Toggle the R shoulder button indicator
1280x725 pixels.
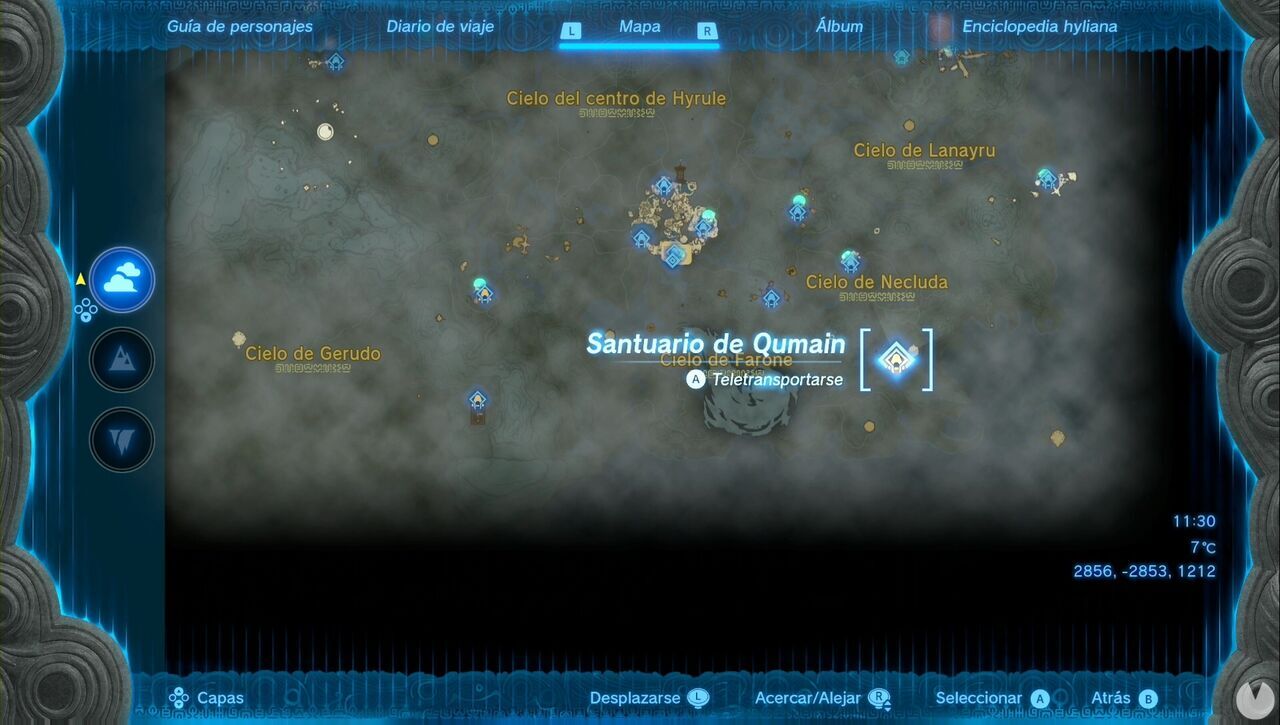point(707,31)
